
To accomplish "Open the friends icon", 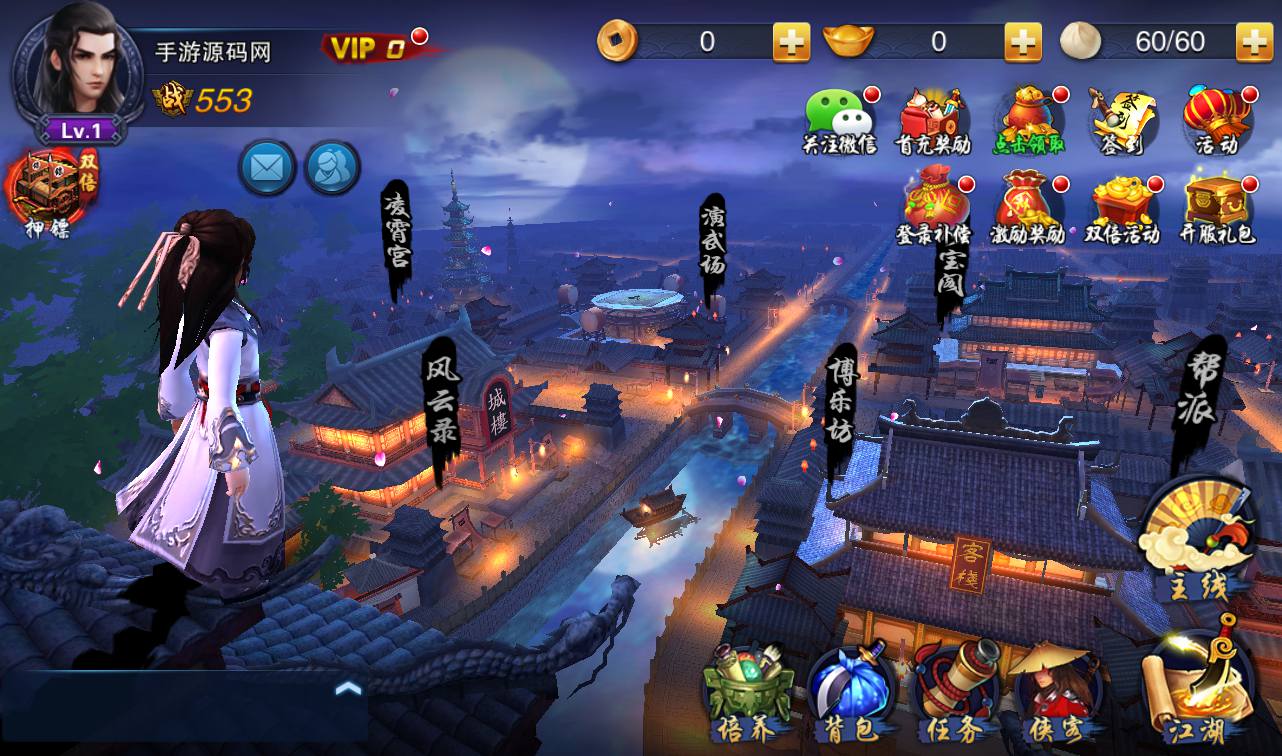I will (x=332, y=167).
